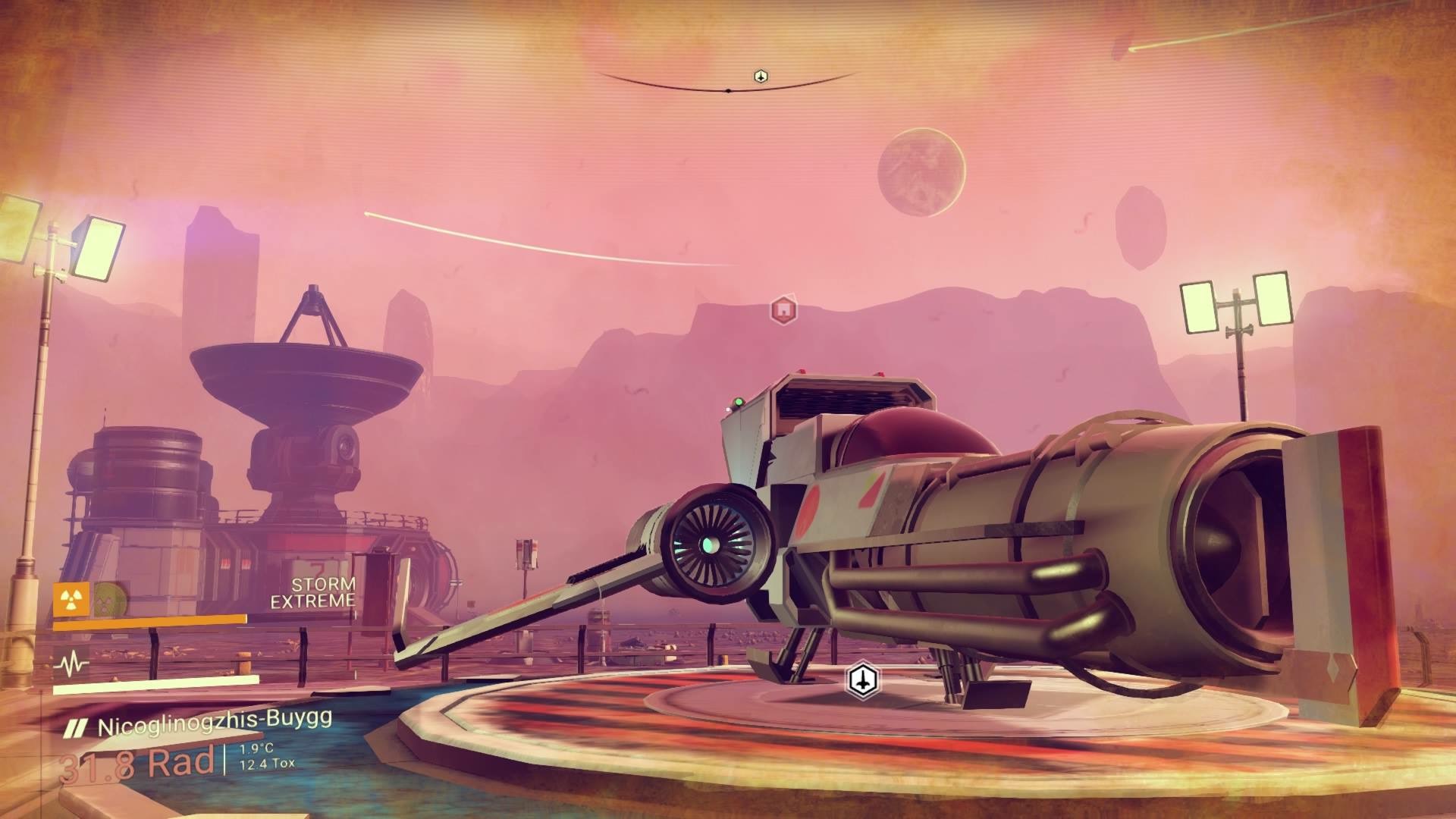The height and width of the screenshot is (819, 1456).
Task: Click the starship marker beneath the ship
Action: (862, 679)
